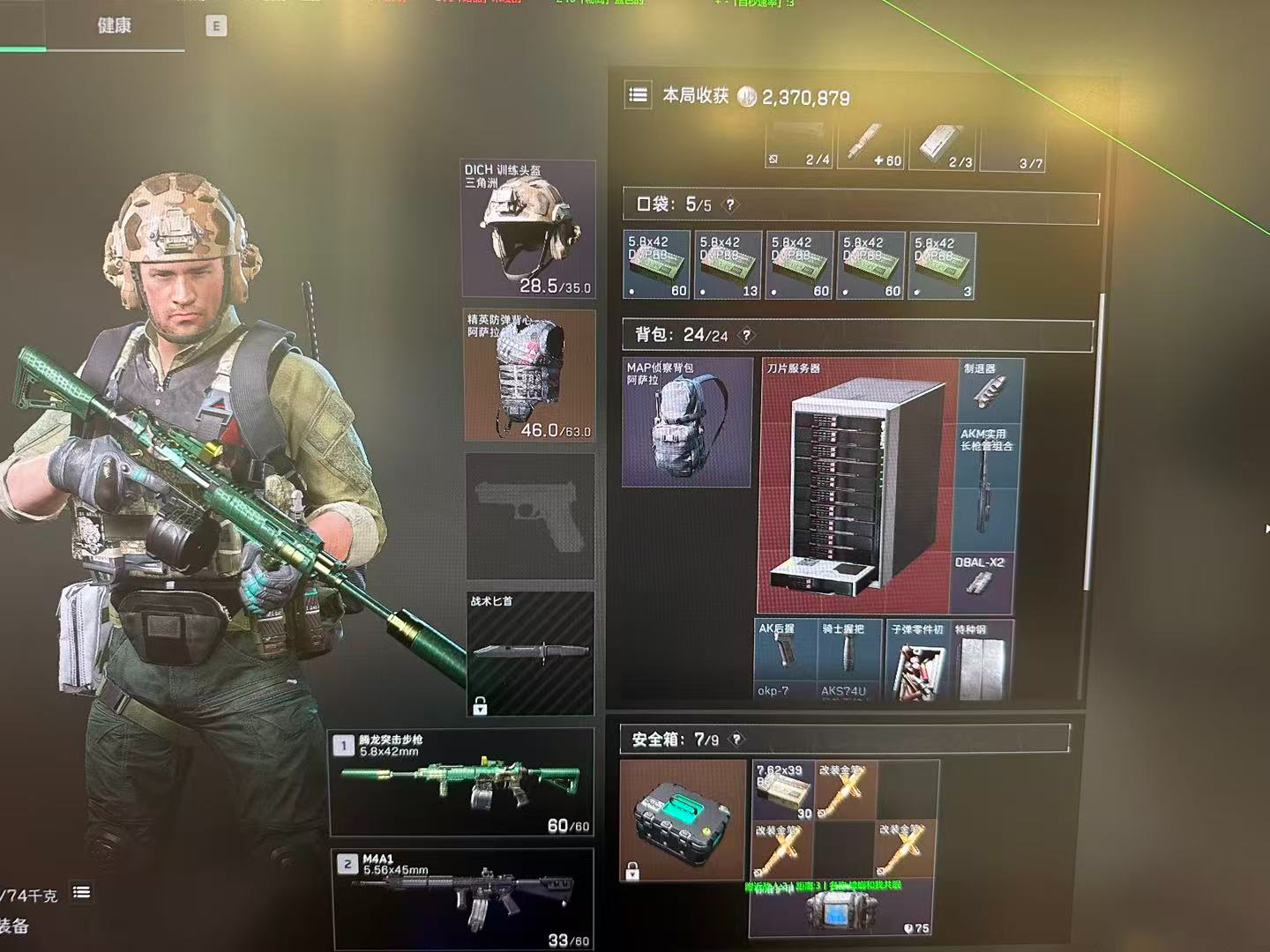Screen dimensions: 1270x952
Task: Select the 战术匕首 knife slot
Action: point(529,652)
